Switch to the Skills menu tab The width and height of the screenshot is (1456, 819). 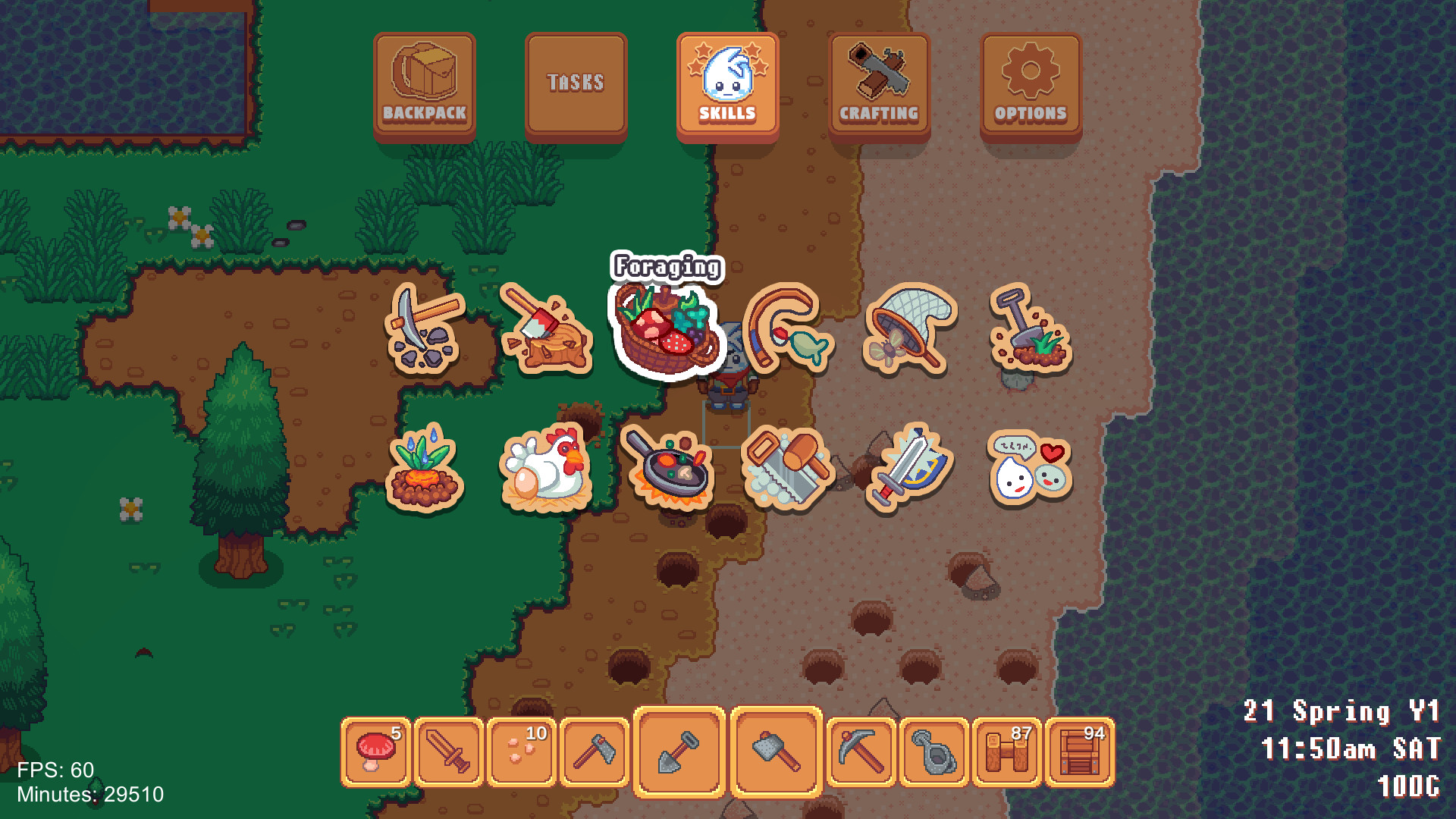tap(727, 83)
